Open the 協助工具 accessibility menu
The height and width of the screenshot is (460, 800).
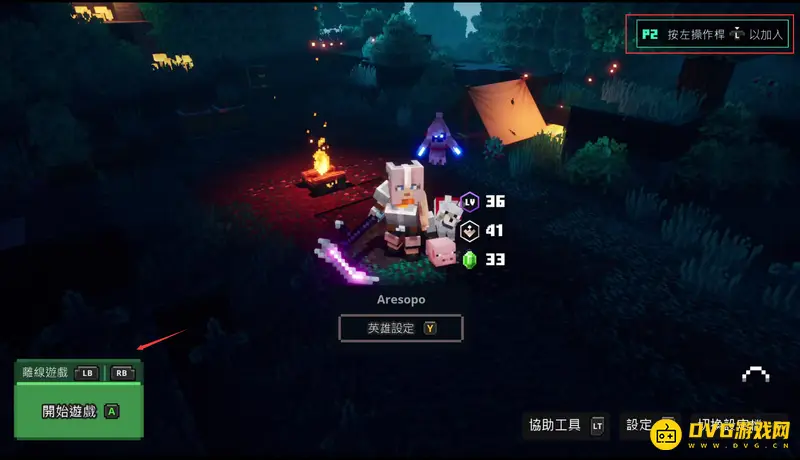(566, 425)
